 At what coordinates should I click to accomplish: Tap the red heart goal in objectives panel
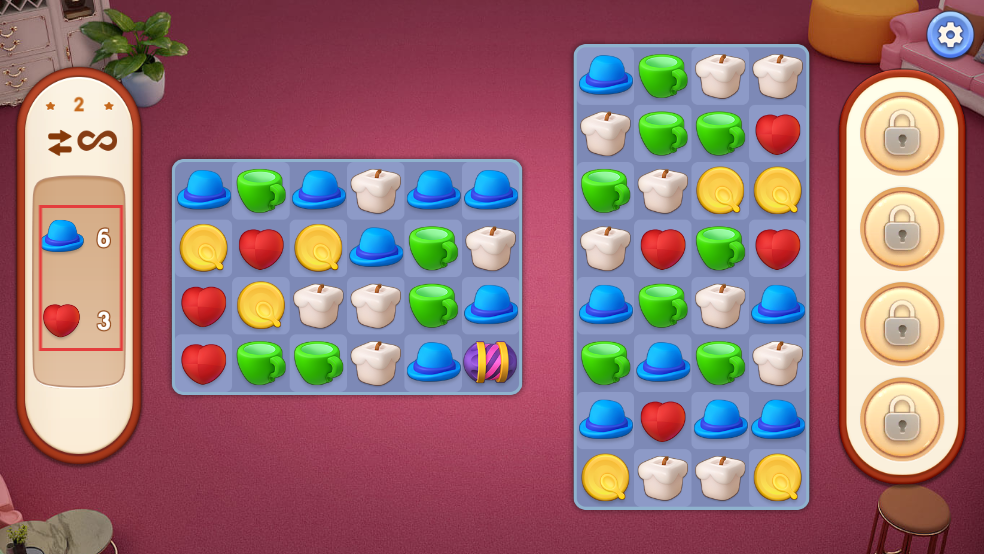(62, 320)
